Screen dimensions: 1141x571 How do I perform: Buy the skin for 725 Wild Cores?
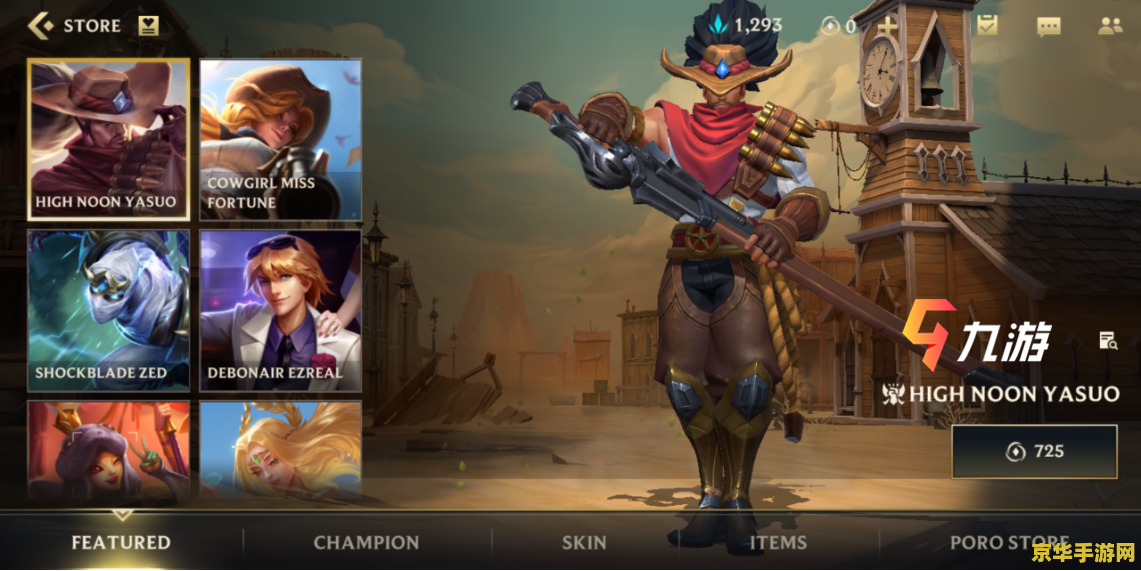[x=1034, y=451]
